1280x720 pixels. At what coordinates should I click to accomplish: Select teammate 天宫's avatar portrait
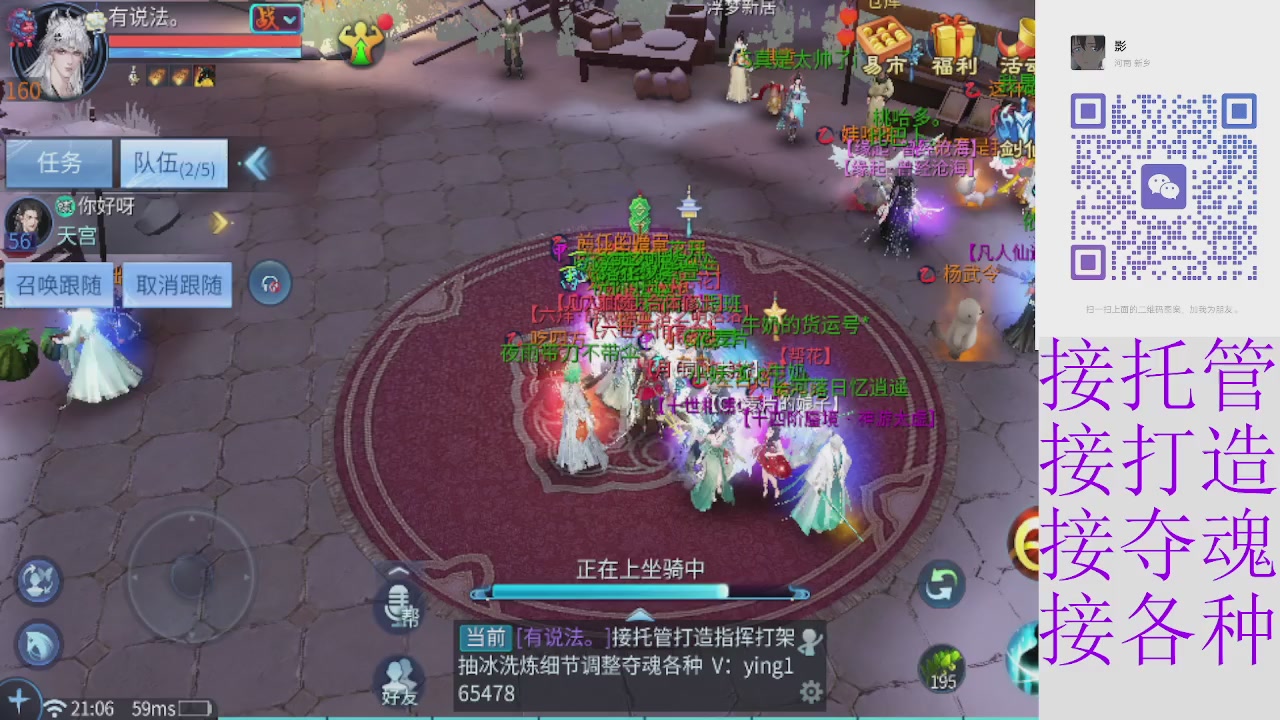pyautogui.click(x=27, y=222)
